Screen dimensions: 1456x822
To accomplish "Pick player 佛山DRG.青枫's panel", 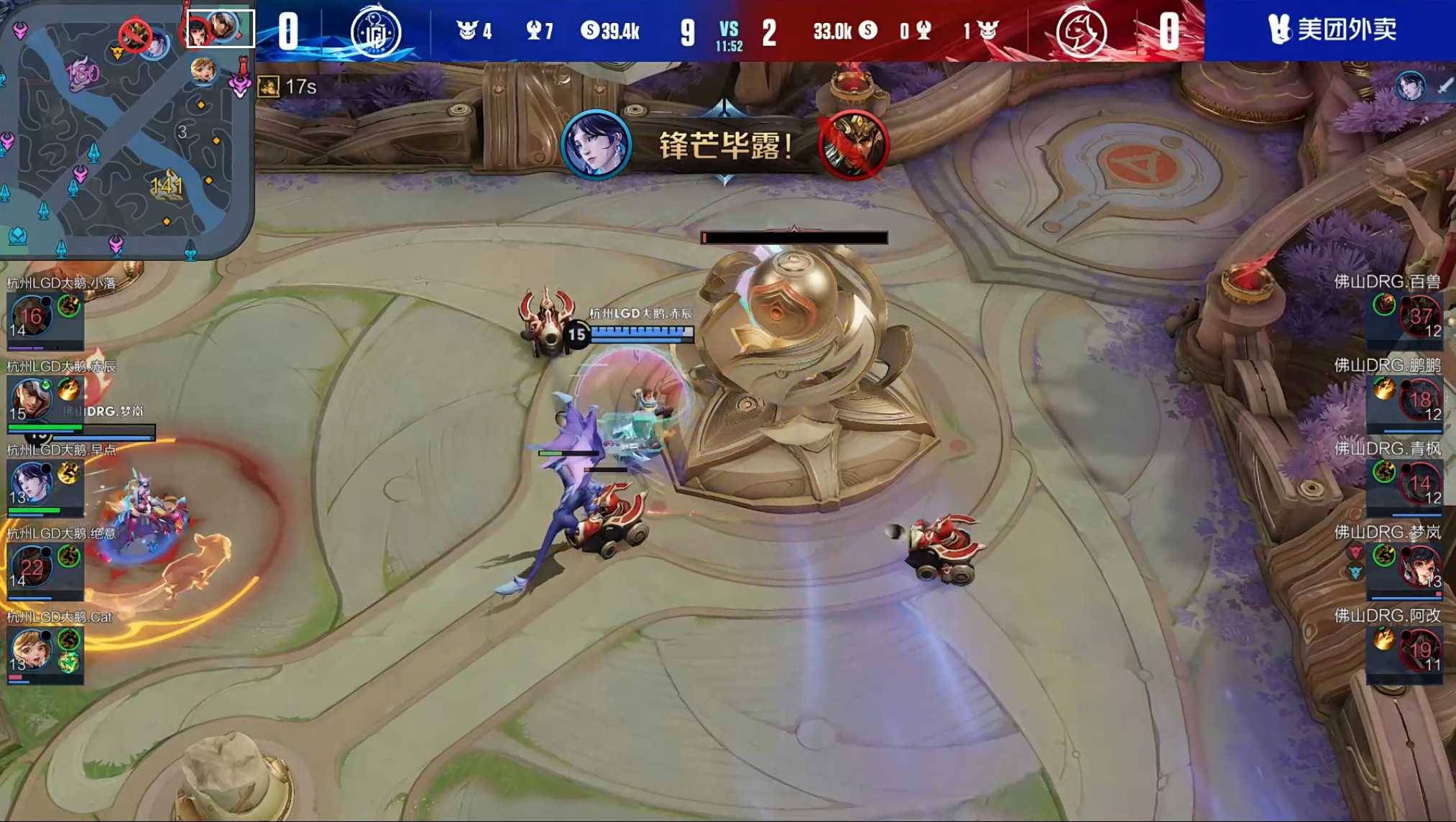I will pos(1405,482).
